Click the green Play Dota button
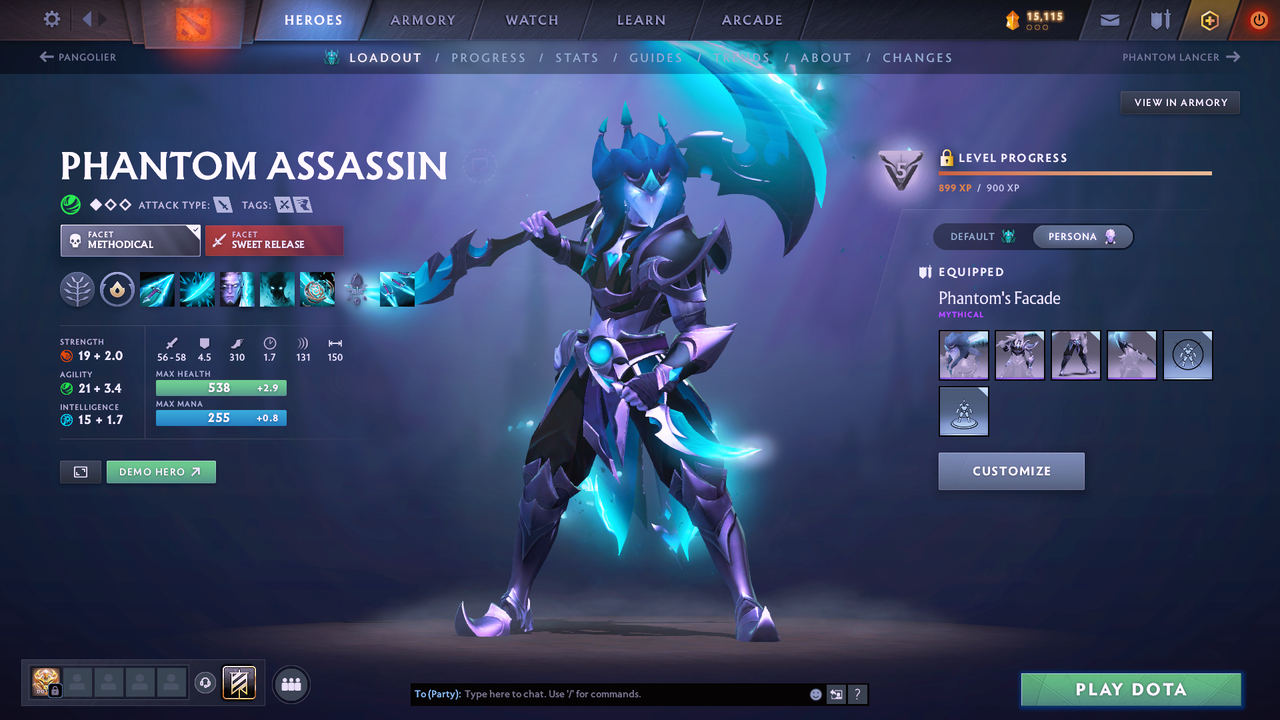 [1130, 689]
